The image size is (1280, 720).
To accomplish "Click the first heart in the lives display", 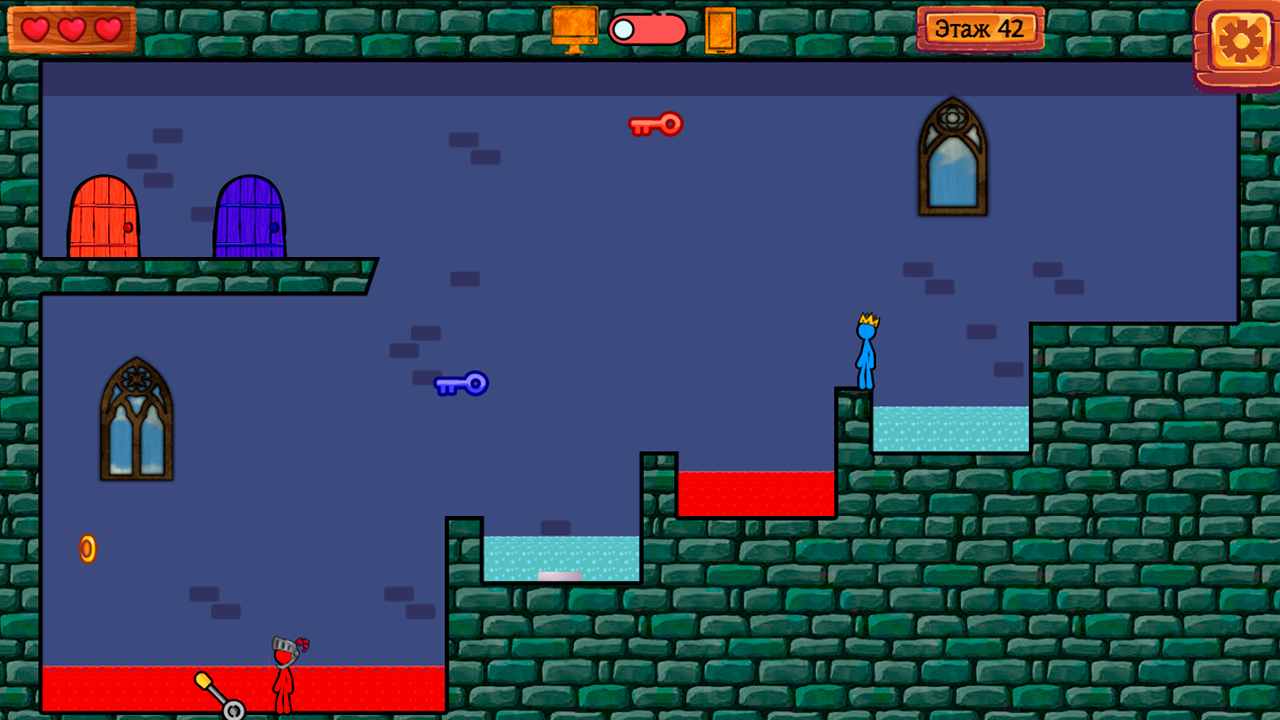I will [35, 29].
